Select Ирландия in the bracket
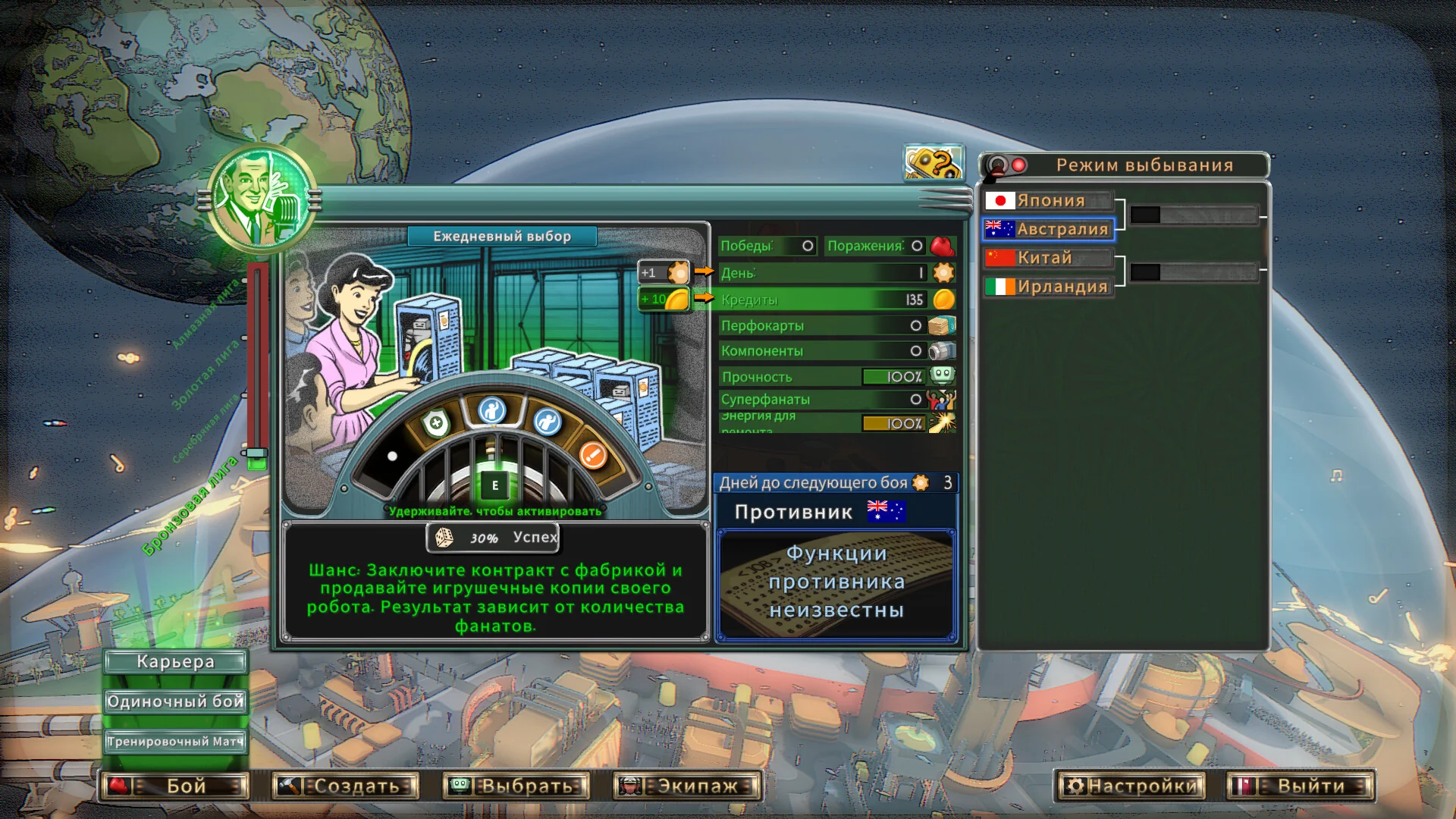1456x819 pixels. click(1049, 287)
